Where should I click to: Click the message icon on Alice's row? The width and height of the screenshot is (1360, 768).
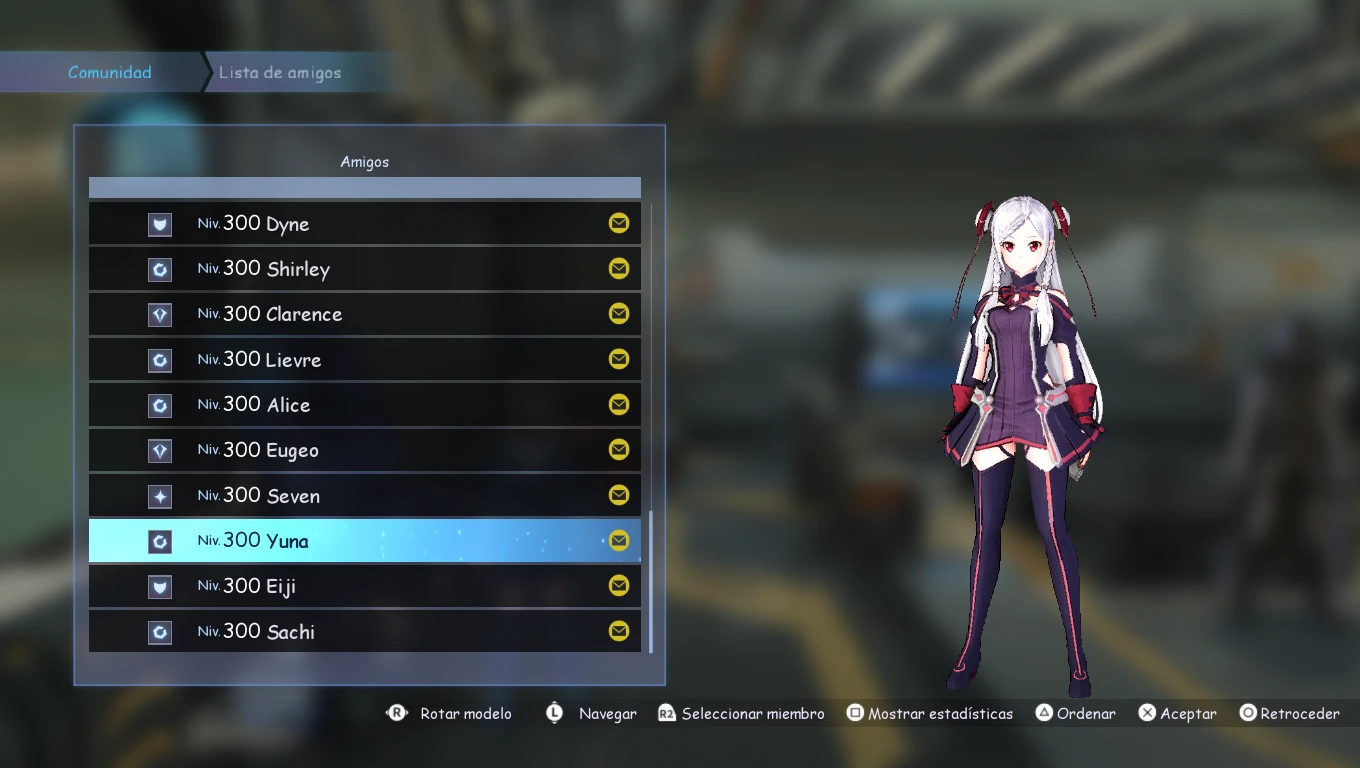click(x=619, y=404)
